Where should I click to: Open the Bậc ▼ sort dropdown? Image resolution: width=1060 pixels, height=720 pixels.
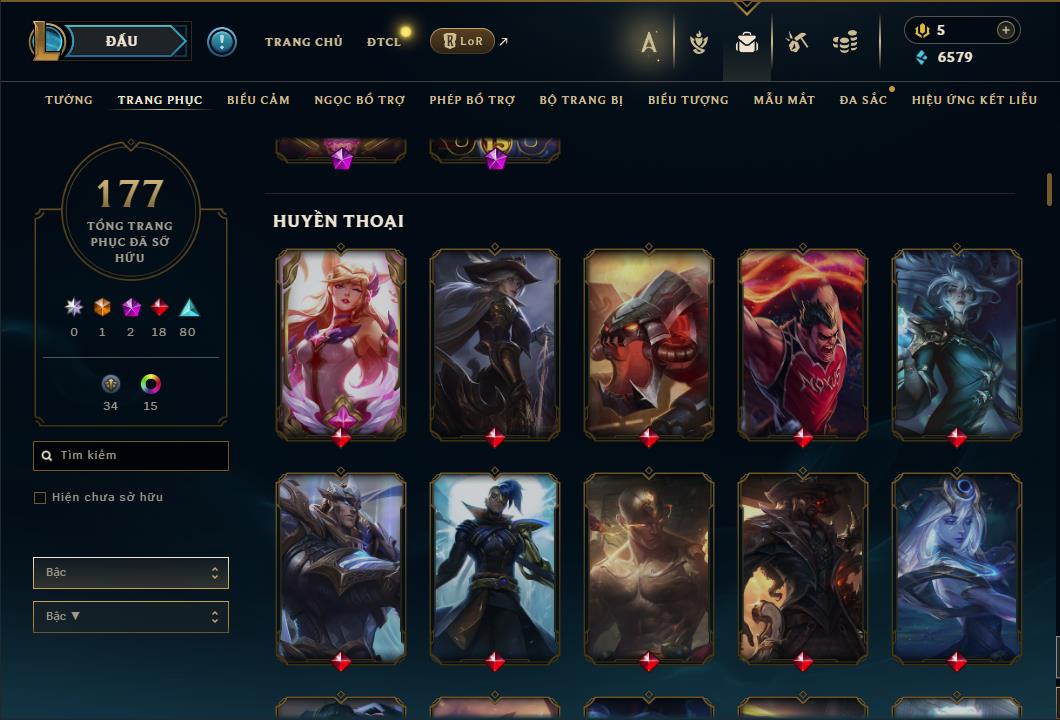click(130, 617)
